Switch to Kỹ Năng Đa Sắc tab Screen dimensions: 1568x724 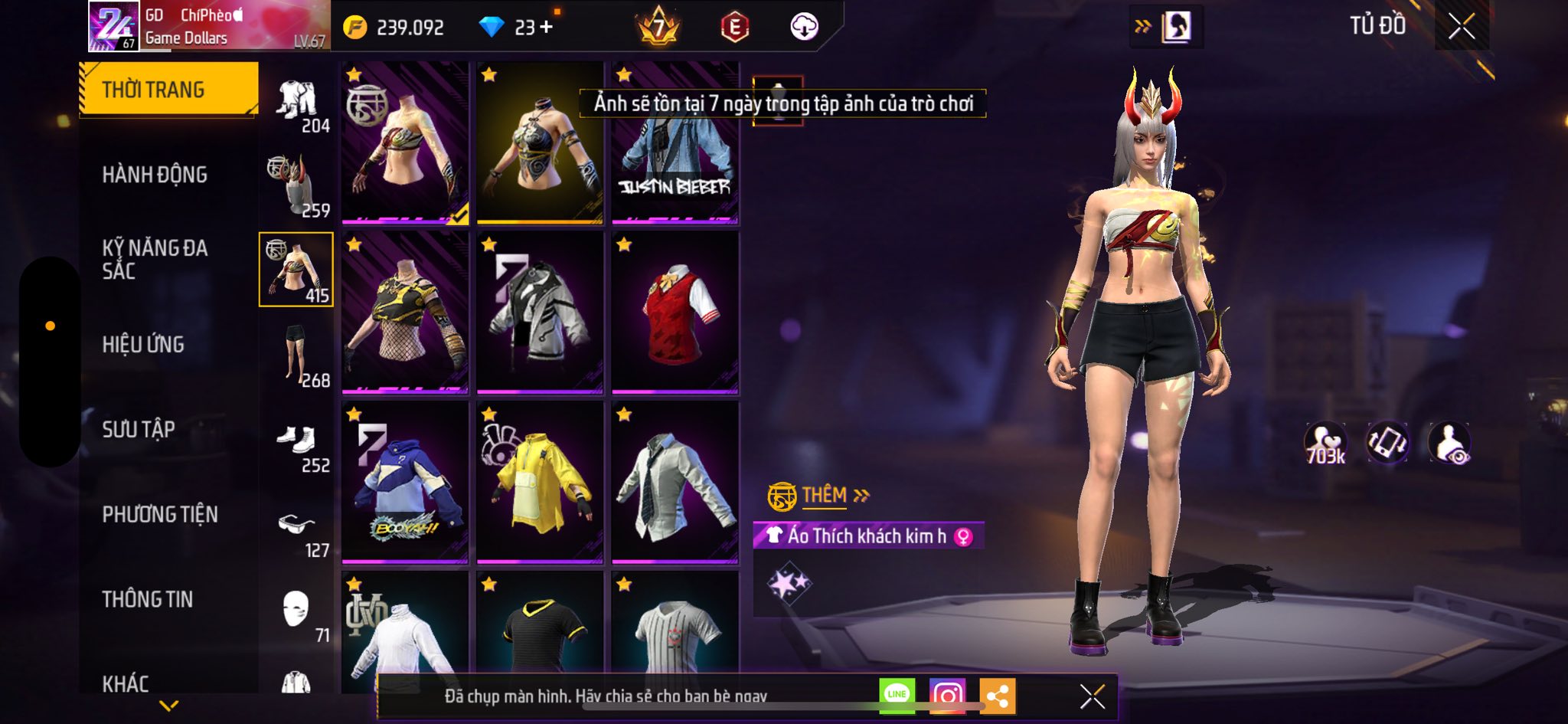(x=155, y=259)
